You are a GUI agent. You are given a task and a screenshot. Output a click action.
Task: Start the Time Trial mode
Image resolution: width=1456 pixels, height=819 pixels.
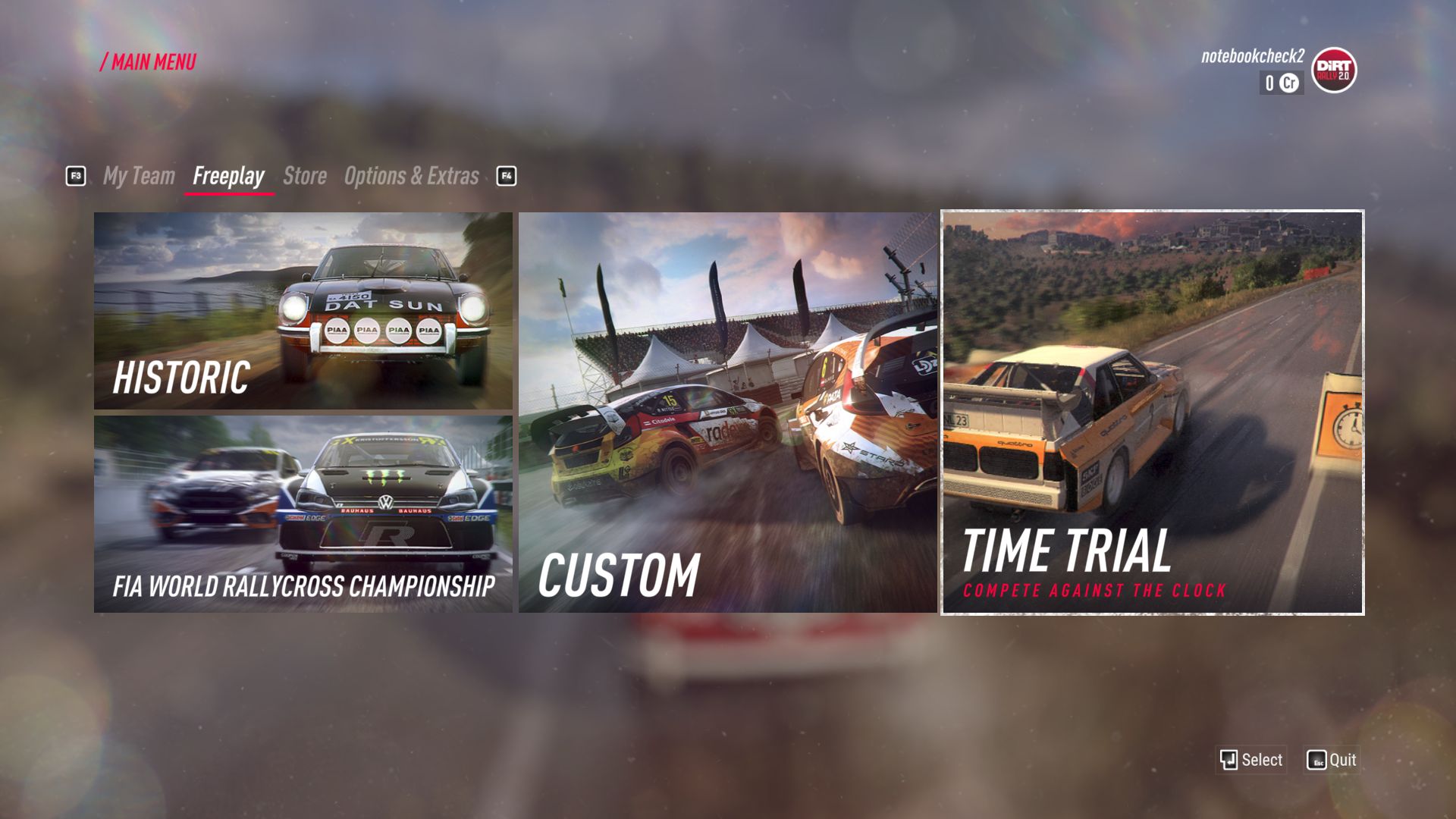coord(1152,413)
